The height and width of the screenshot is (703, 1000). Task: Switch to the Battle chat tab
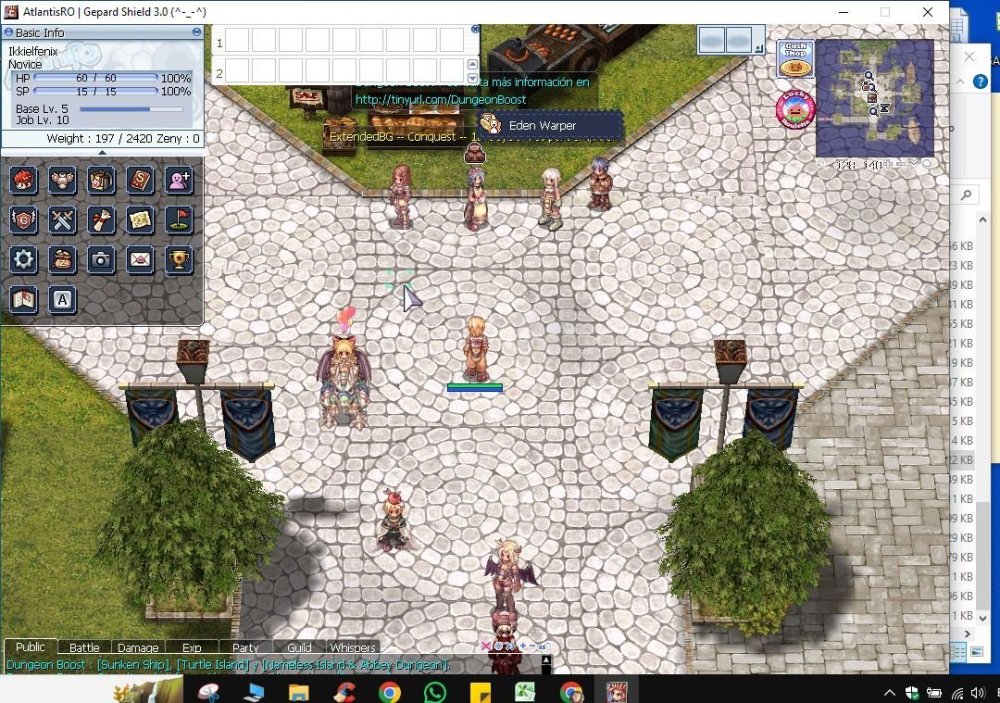pyautogui.click(x=84, y=648)
